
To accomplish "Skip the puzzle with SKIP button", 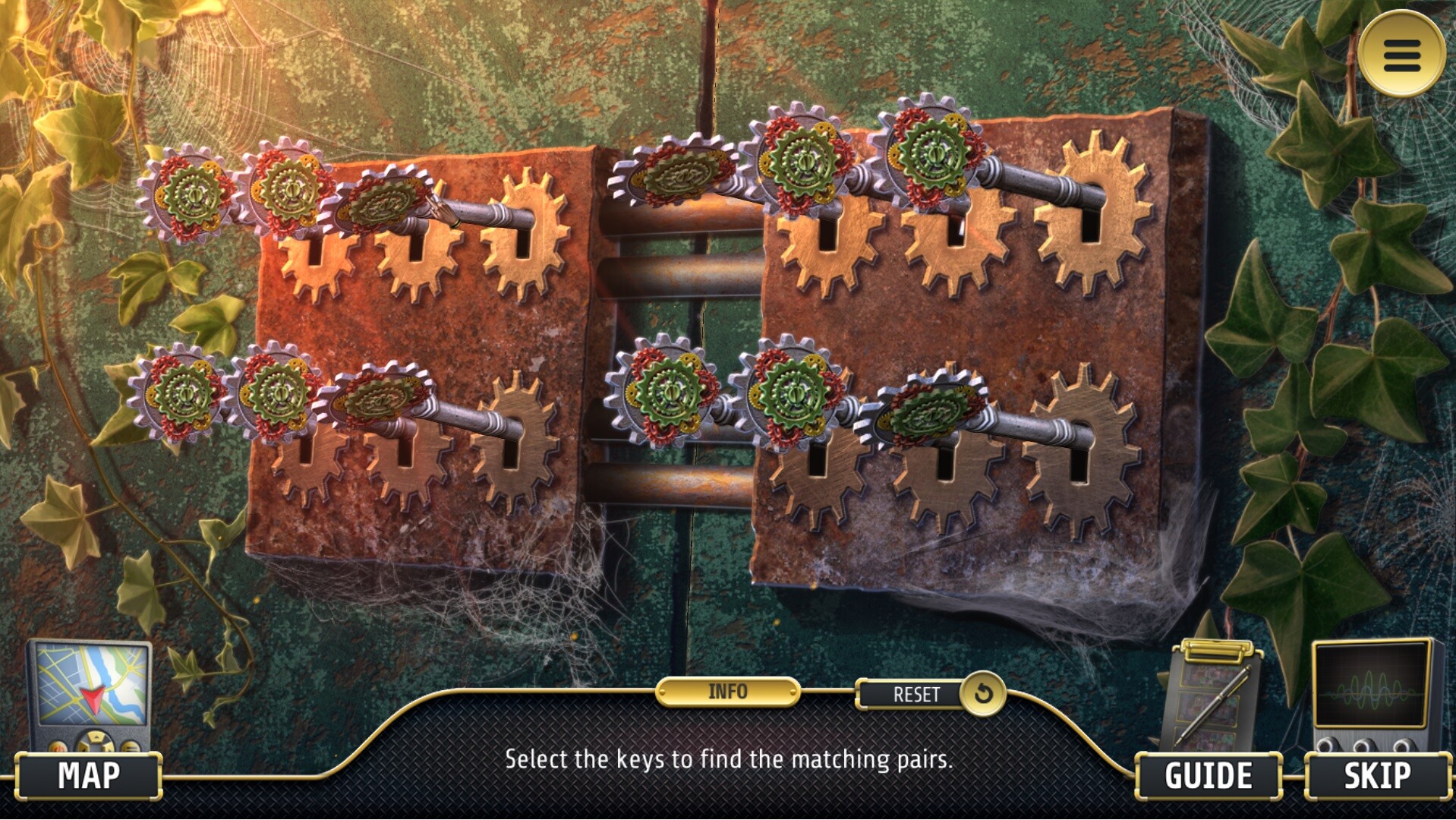I will (x=1377, y=776).
